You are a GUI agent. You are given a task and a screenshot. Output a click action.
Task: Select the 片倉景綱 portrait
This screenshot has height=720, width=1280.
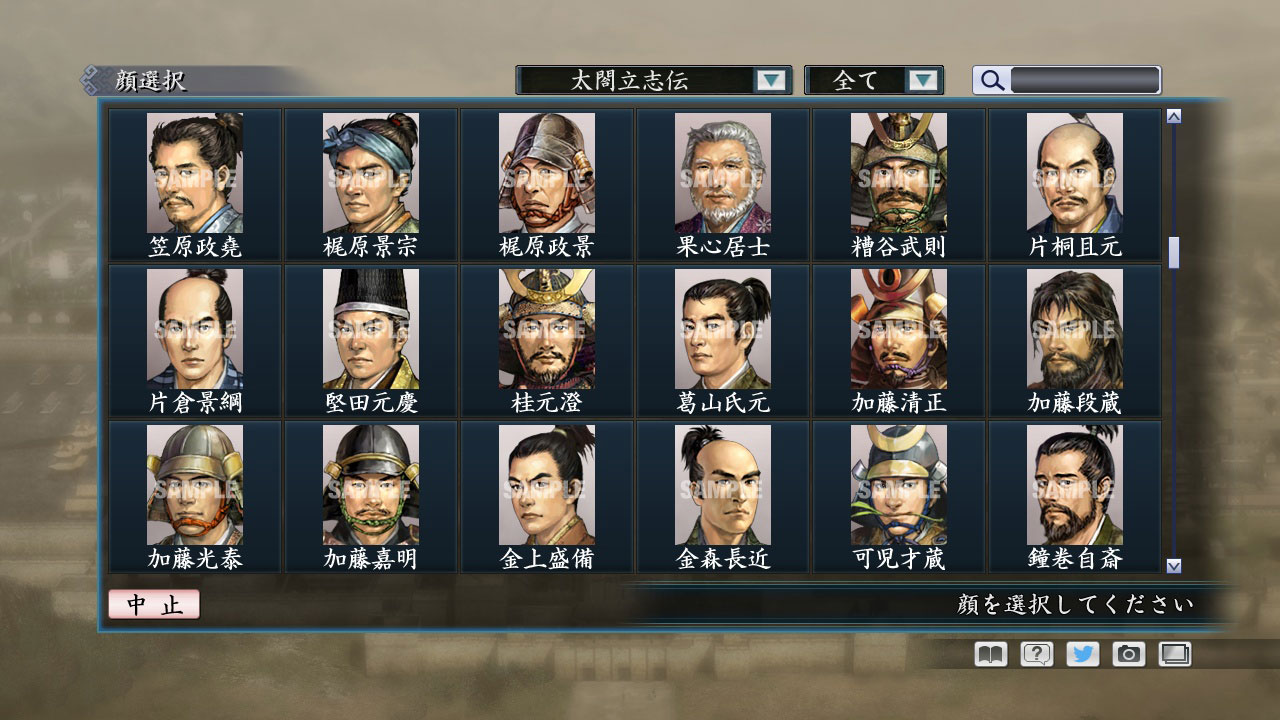pyautogui.click(x=194, y=328)
